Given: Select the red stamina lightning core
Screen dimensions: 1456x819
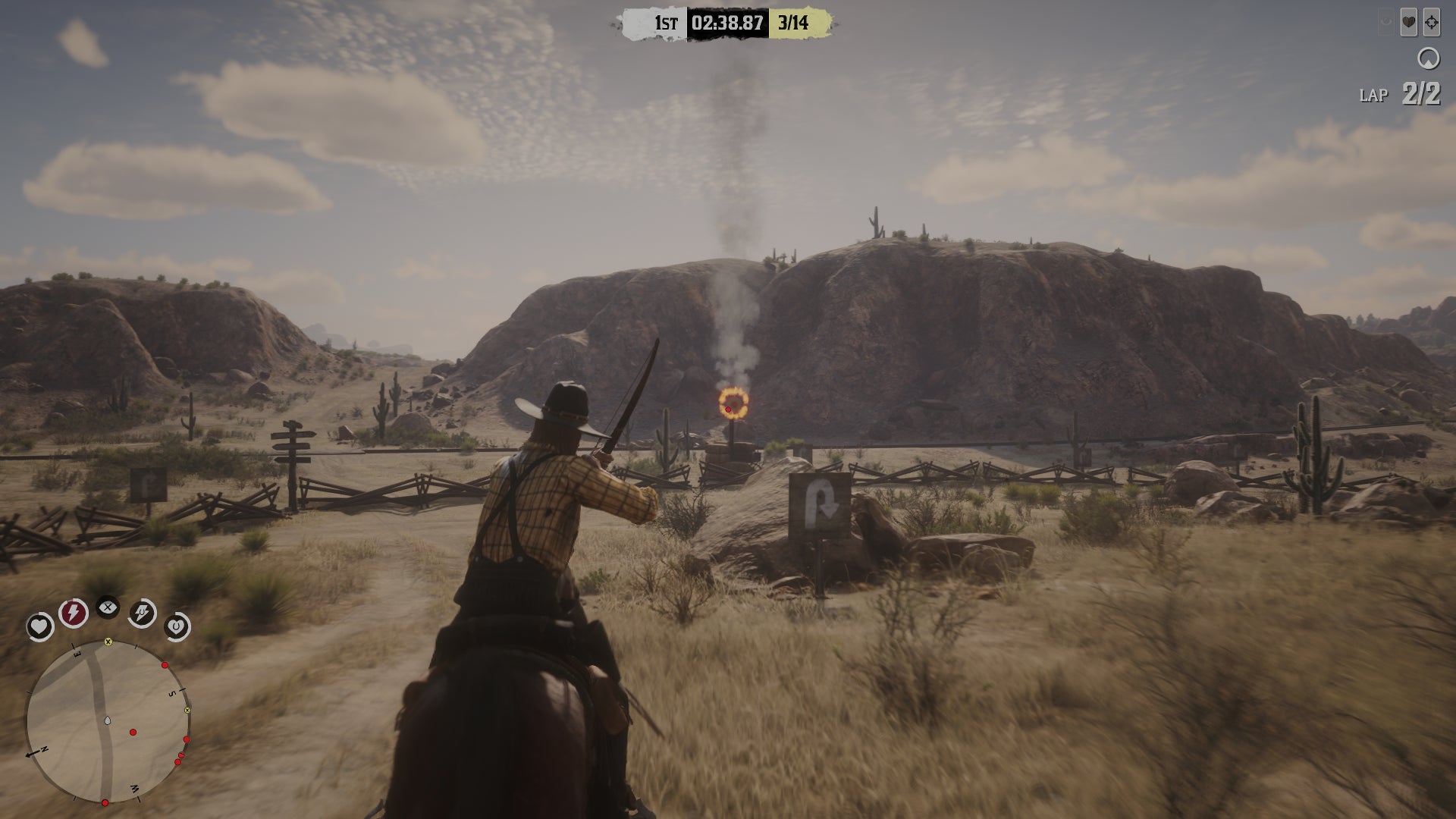Looking at the screenshot, I should coord(74,612).
